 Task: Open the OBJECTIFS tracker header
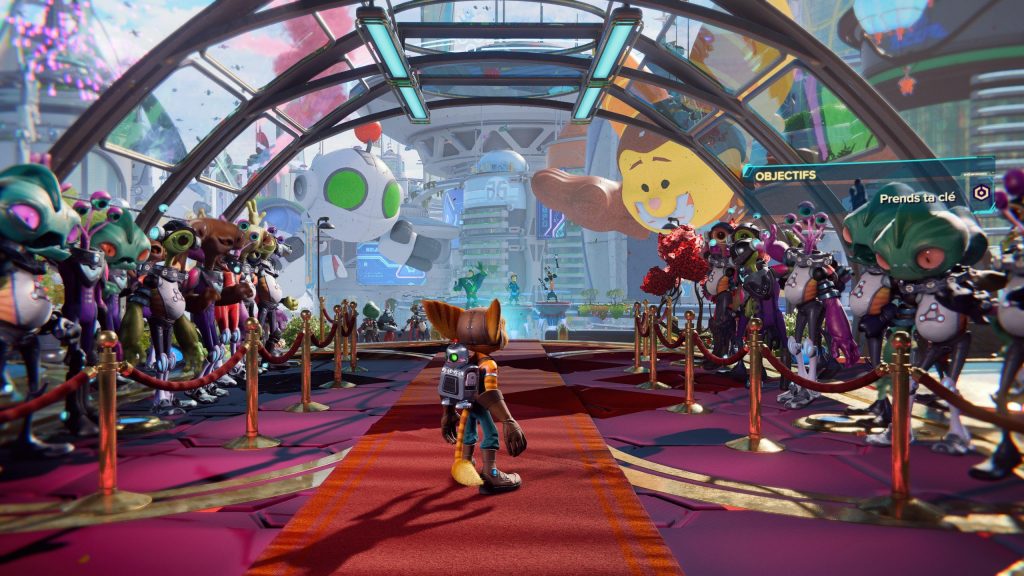(x=786, y=174)
